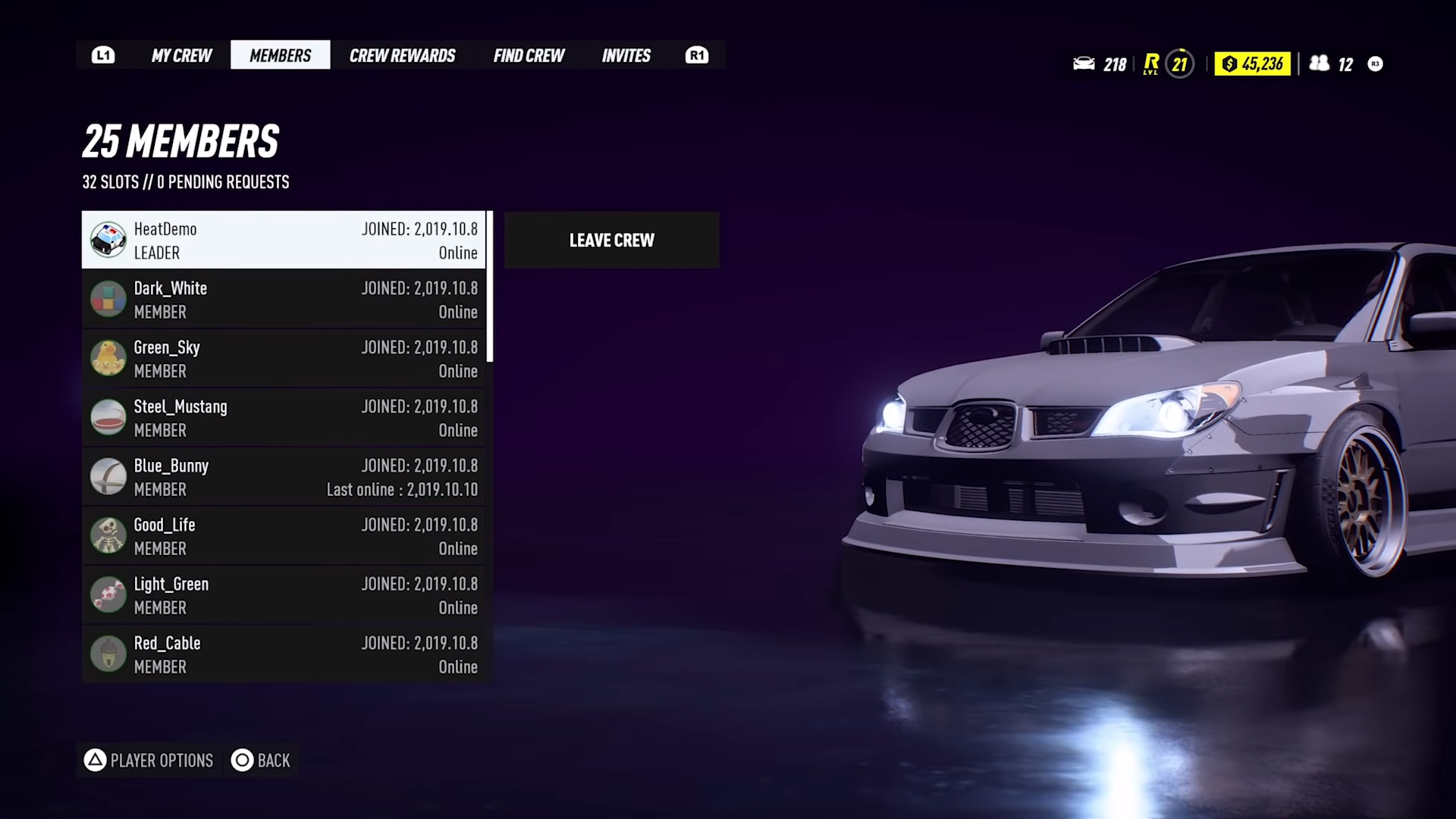Click the LEAVE CREW button
Viewport: 1456px width, 819px height.
click(x=611, y=240)
